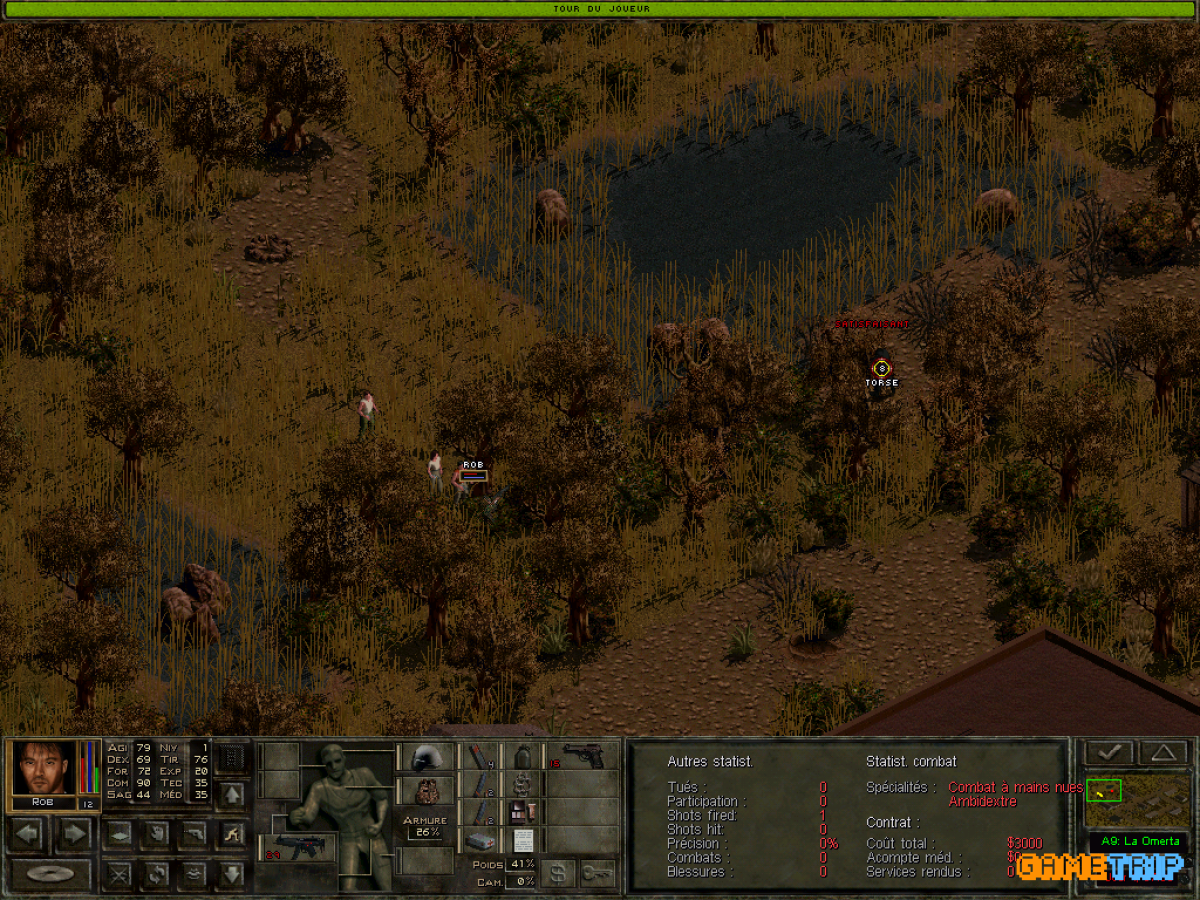Select the body armor vest slot
The width and height of the screenshot is (1200, 900).
[x=426, y=791]
